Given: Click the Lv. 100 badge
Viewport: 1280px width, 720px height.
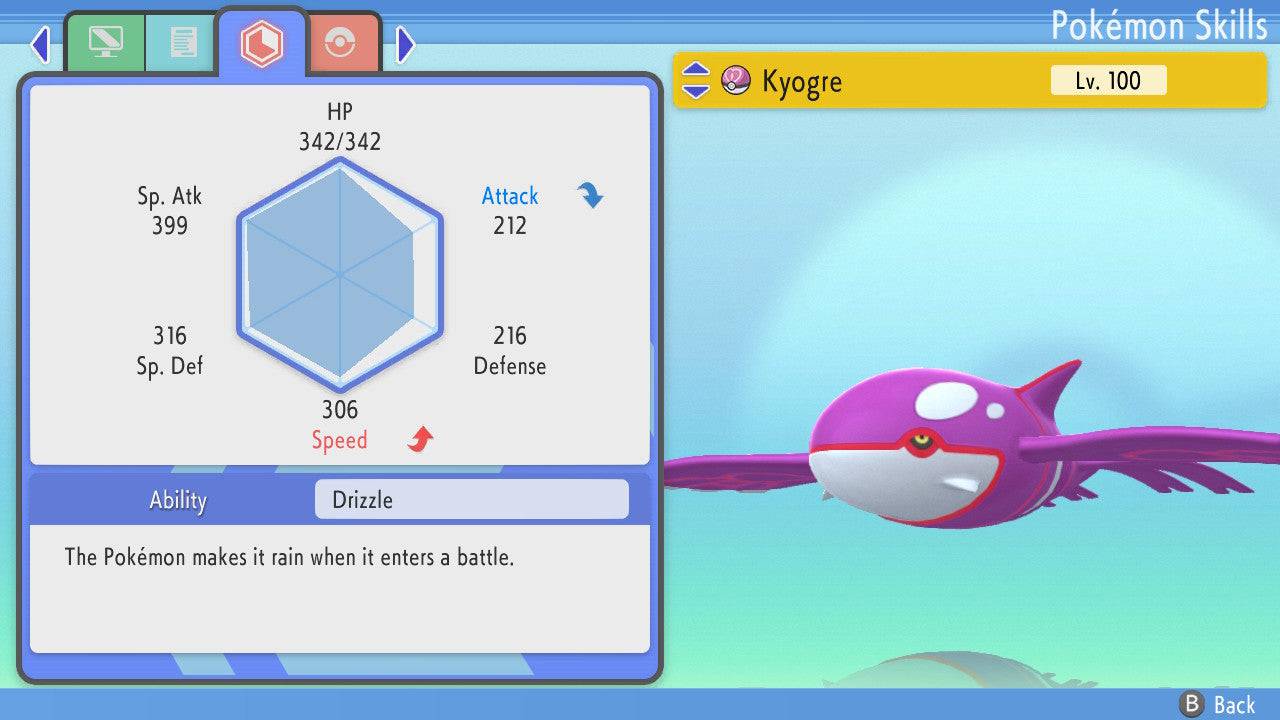Looking at the screenshot, I should point(1108,81).
